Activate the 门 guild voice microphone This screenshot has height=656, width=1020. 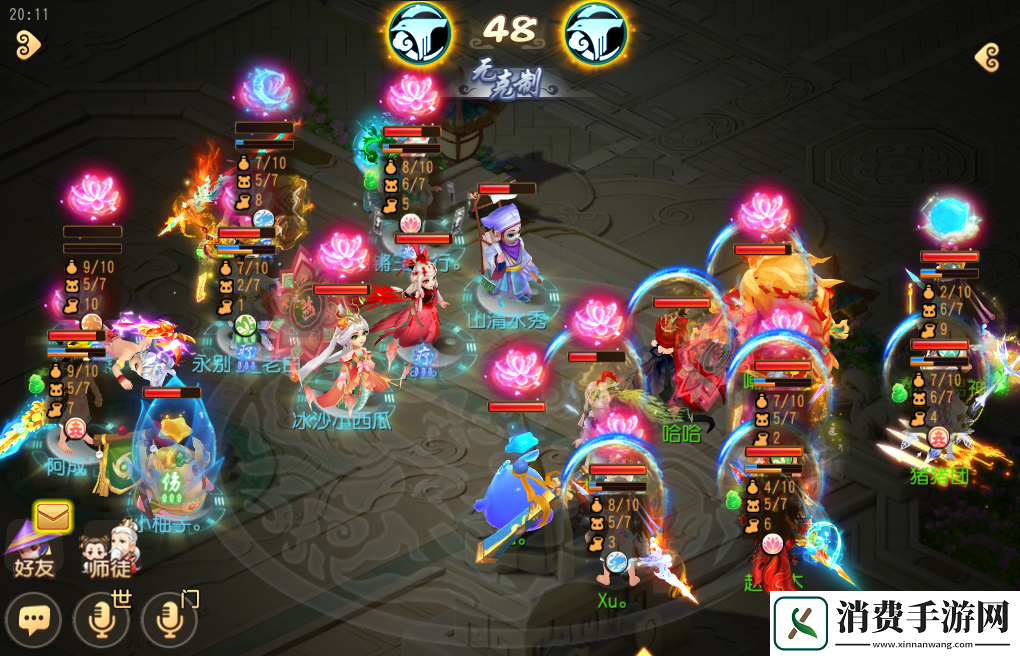pos(168,621)
